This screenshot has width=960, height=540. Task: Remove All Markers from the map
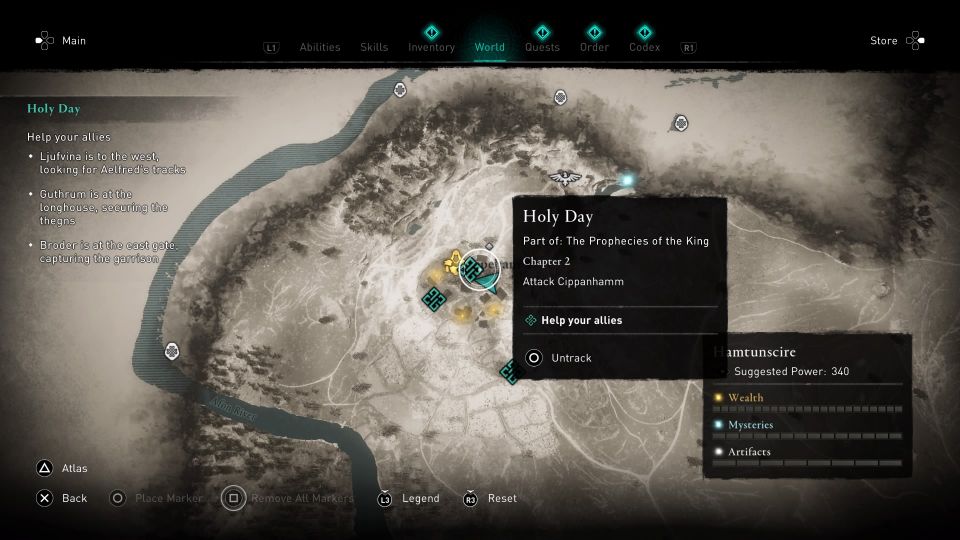pos(294,498)
